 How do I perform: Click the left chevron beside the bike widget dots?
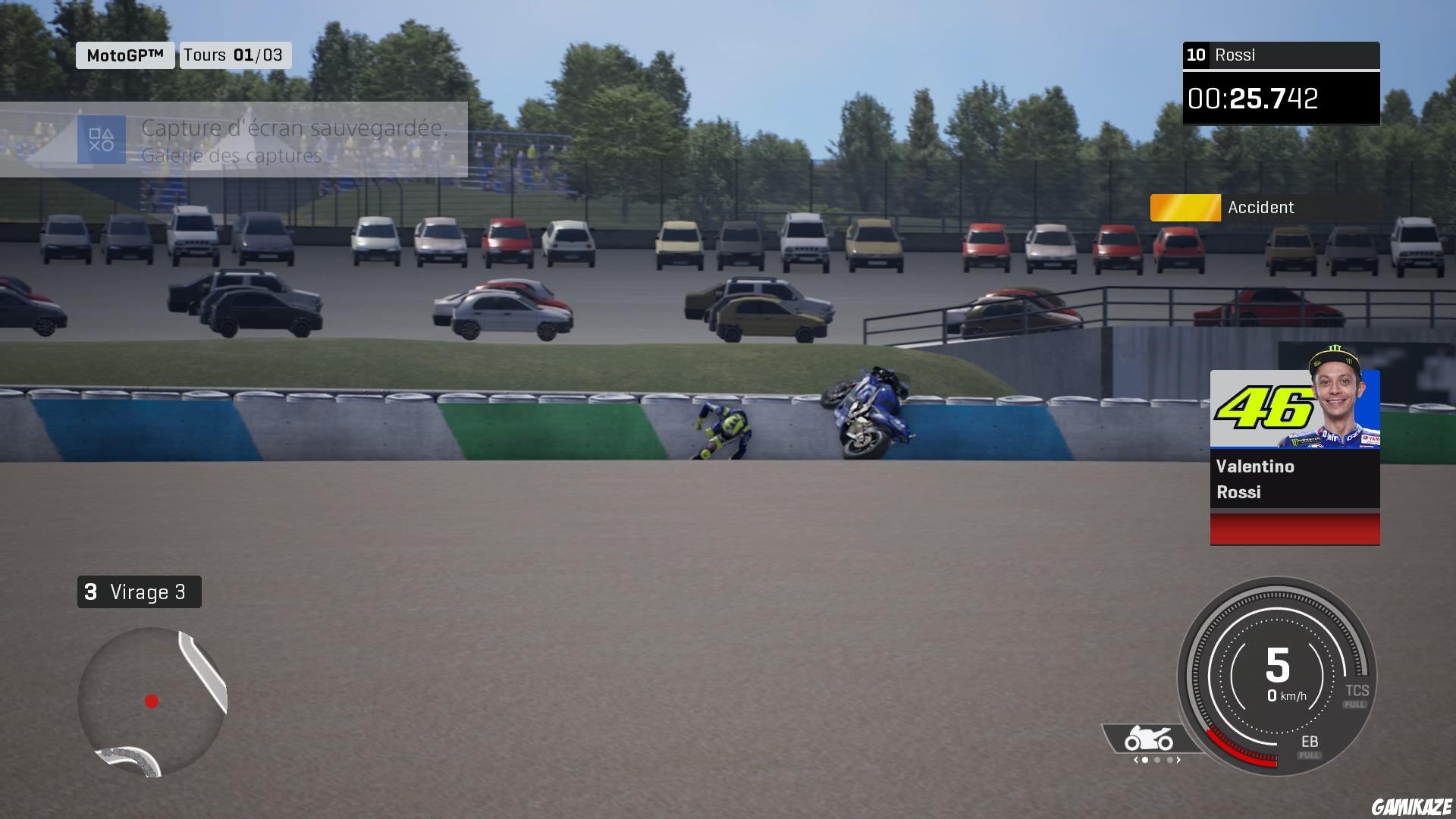(1135, 761)
